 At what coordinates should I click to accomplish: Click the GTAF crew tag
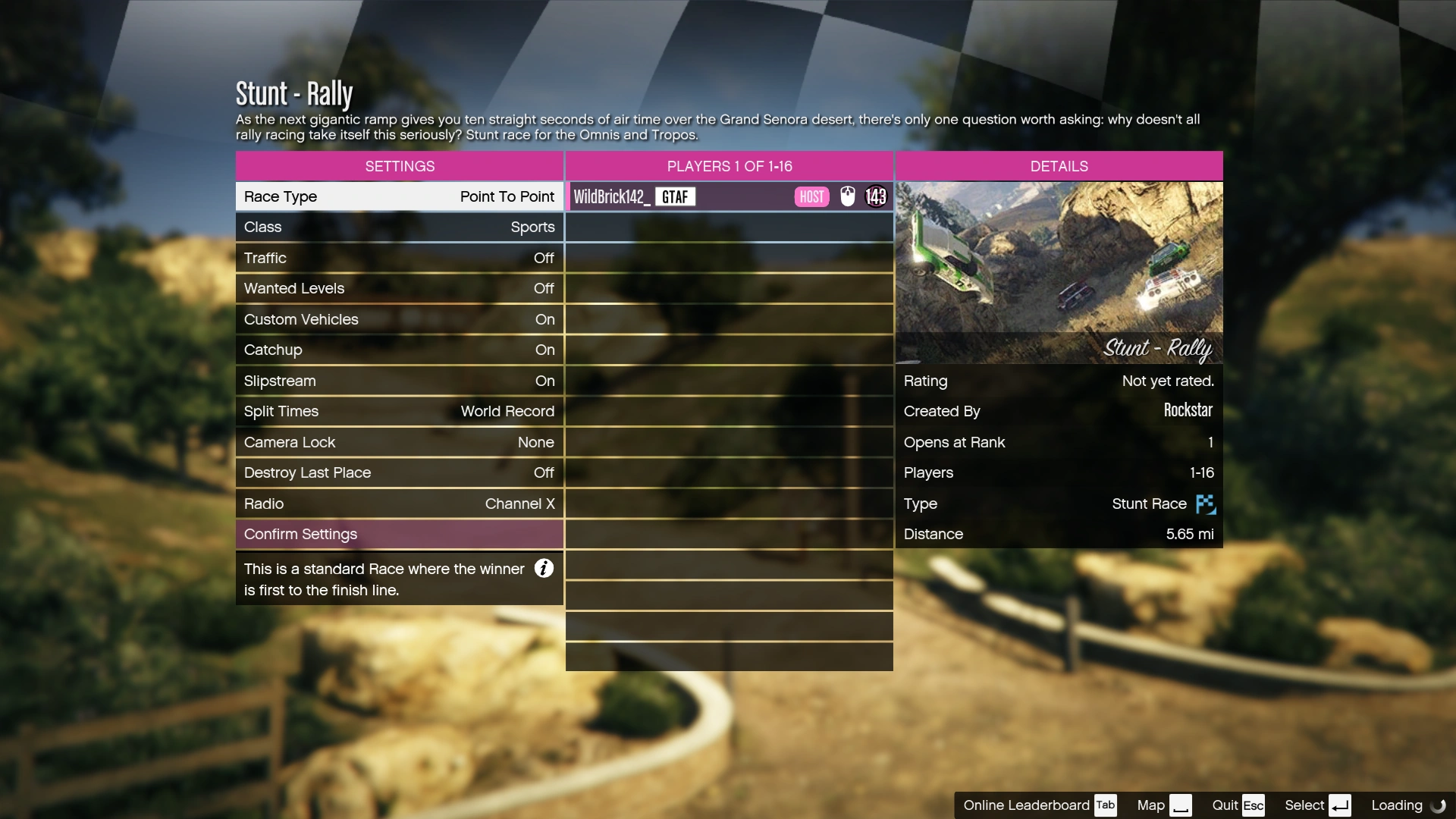674,196
